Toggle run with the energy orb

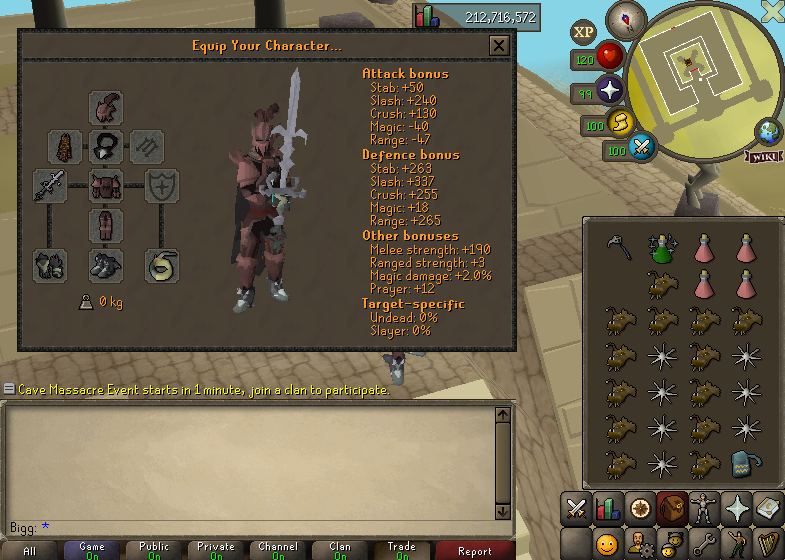(620, 123)
